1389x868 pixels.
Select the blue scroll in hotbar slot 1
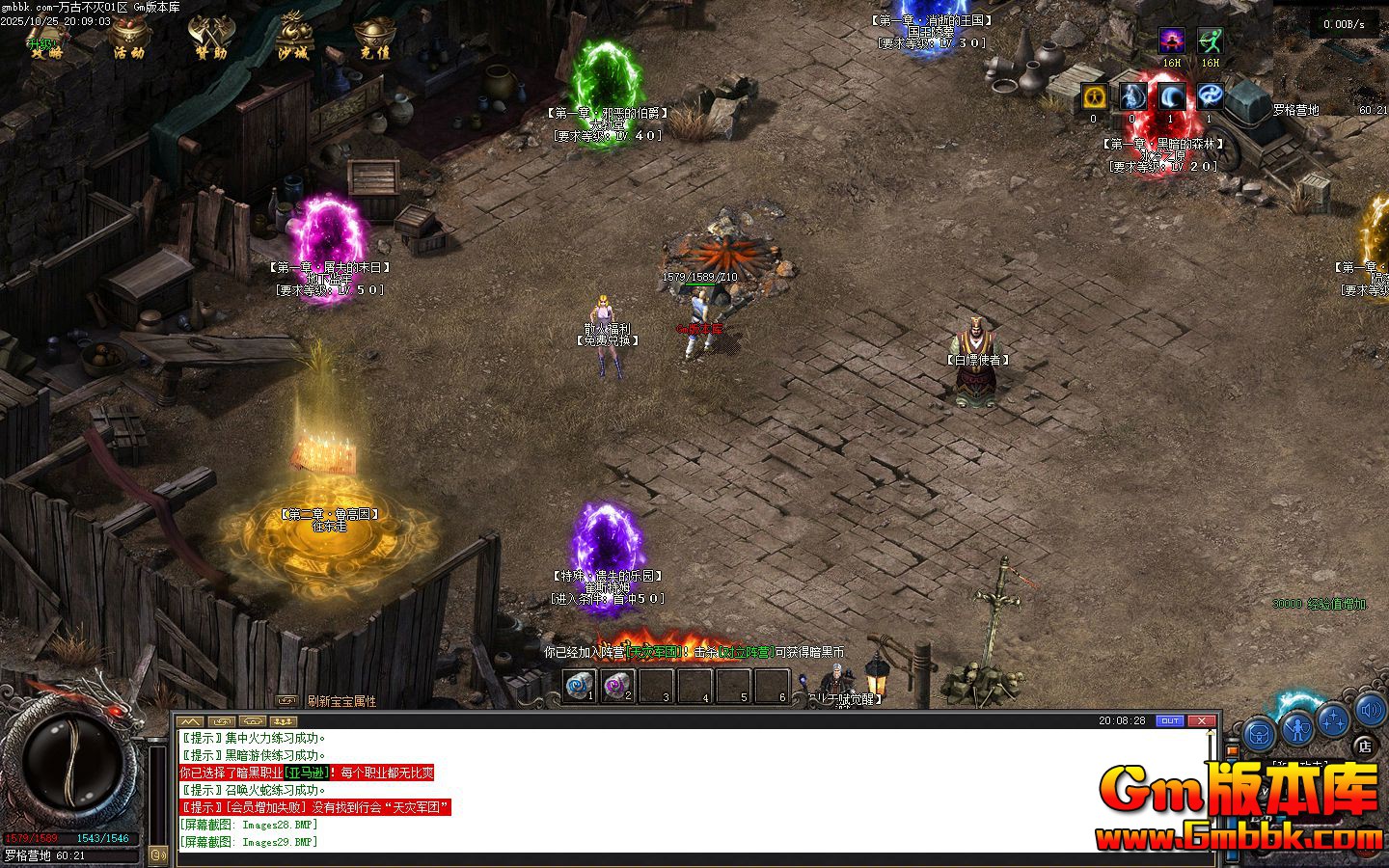[581, 686]
